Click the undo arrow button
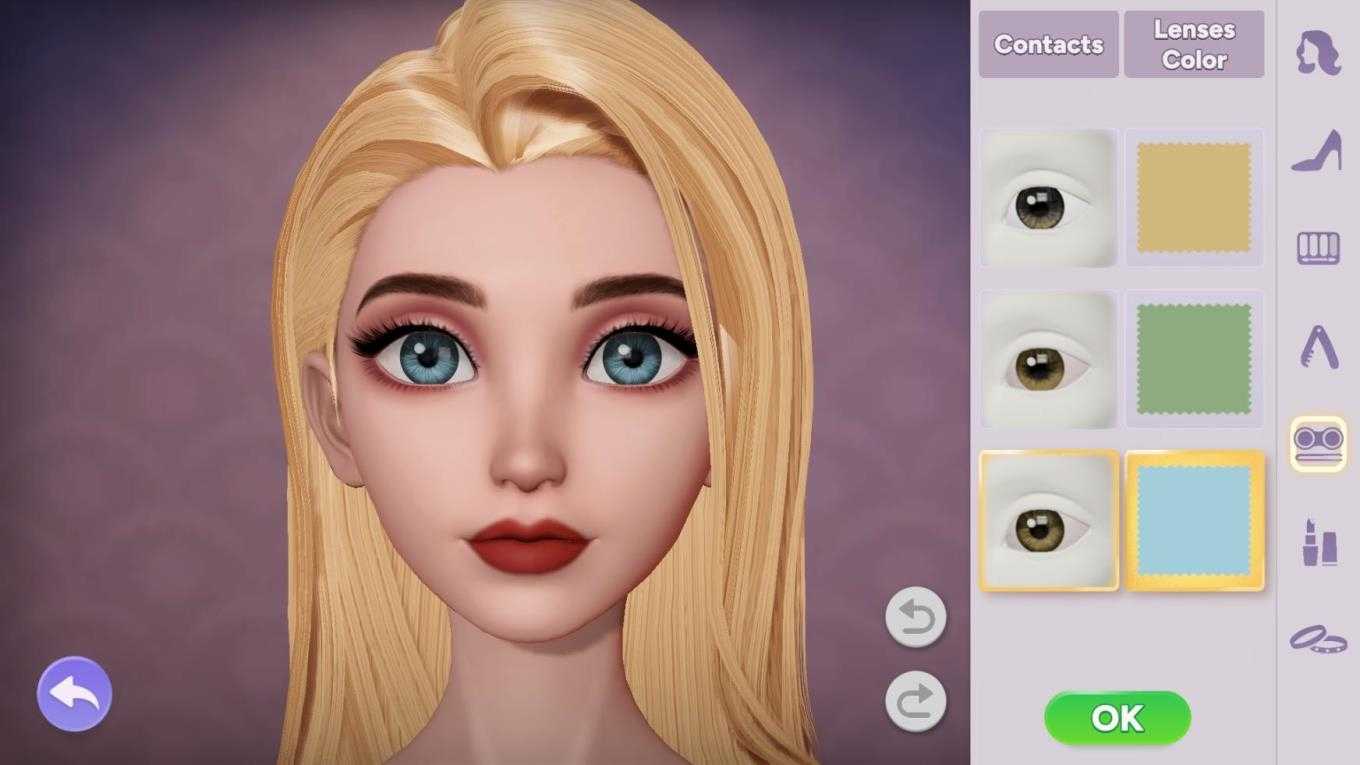 pyautogui.click(x=915, y=616)
